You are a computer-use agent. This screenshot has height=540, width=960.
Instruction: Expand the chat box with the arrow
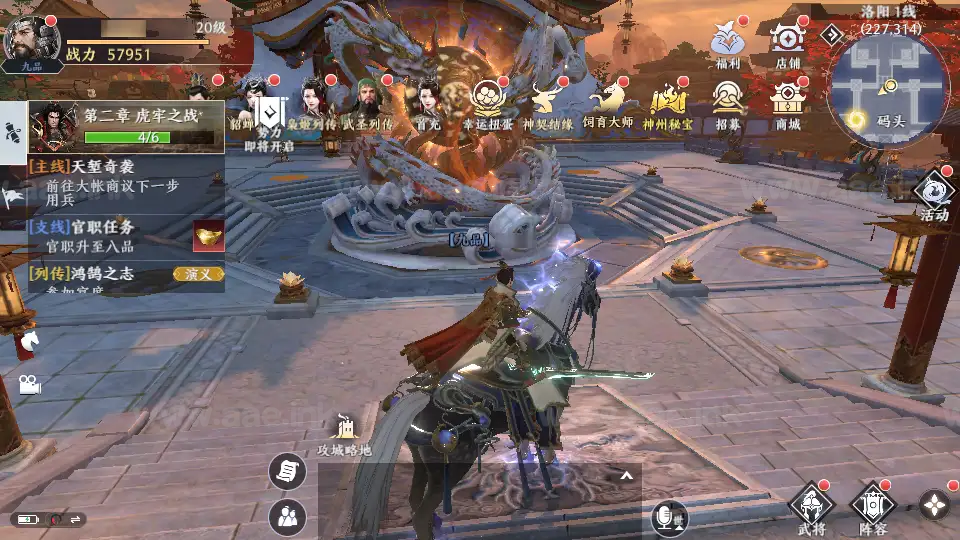[627, 475]
